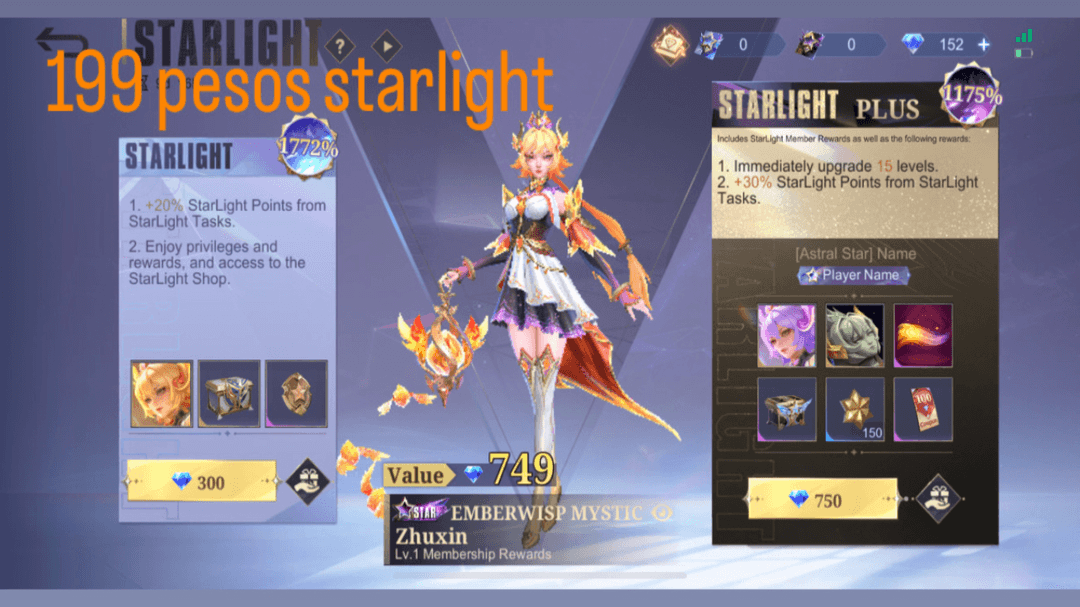Play the StarLight preview video
The height and width of the screenshot is (607, 1080).
(x=386, y=46)
